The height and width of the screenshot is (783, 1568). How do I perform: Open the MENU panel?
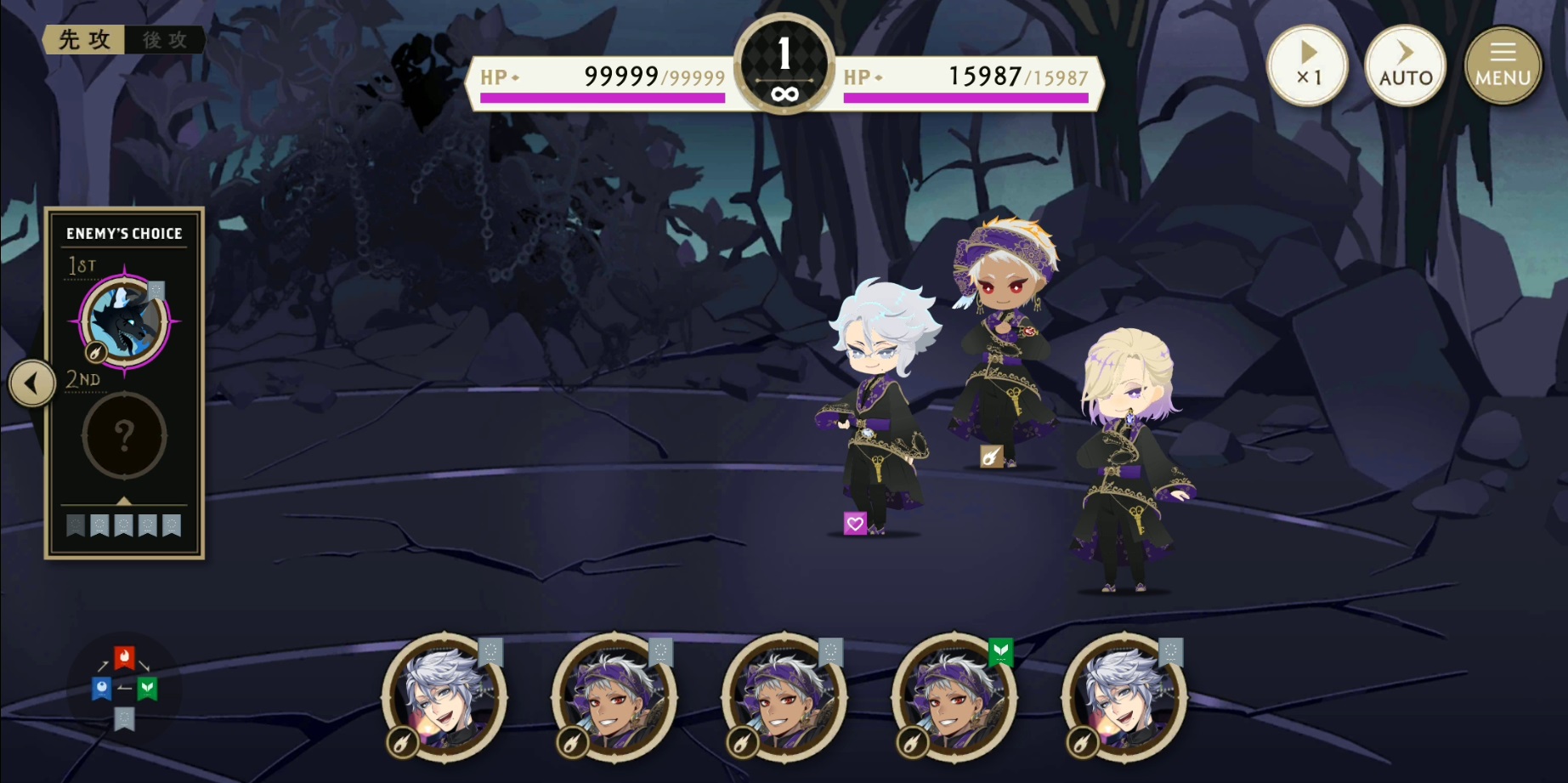click(1502, 65)
